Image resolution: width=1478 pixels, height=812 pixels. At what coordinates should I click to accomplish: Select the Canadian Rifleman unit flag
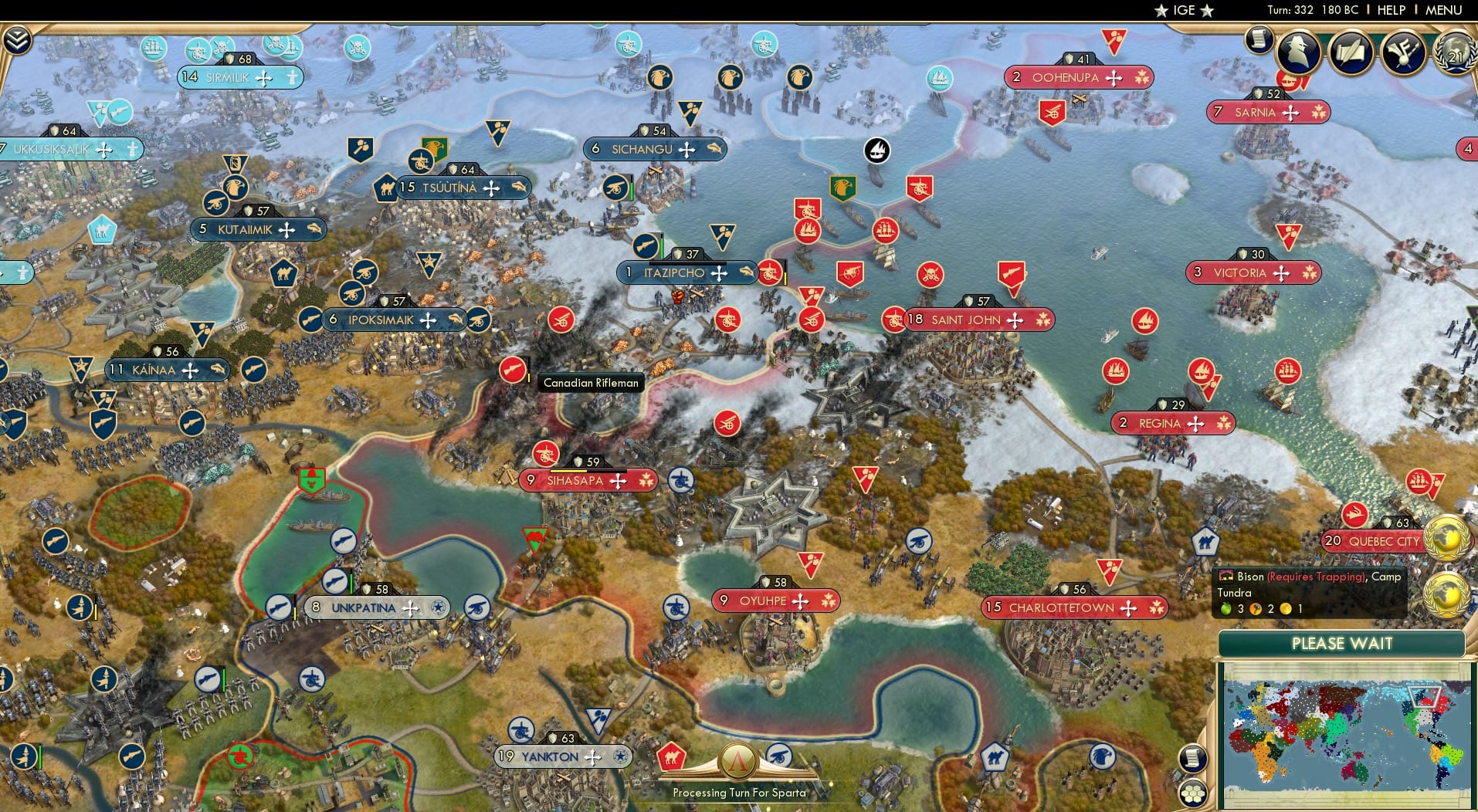[513, 368]
